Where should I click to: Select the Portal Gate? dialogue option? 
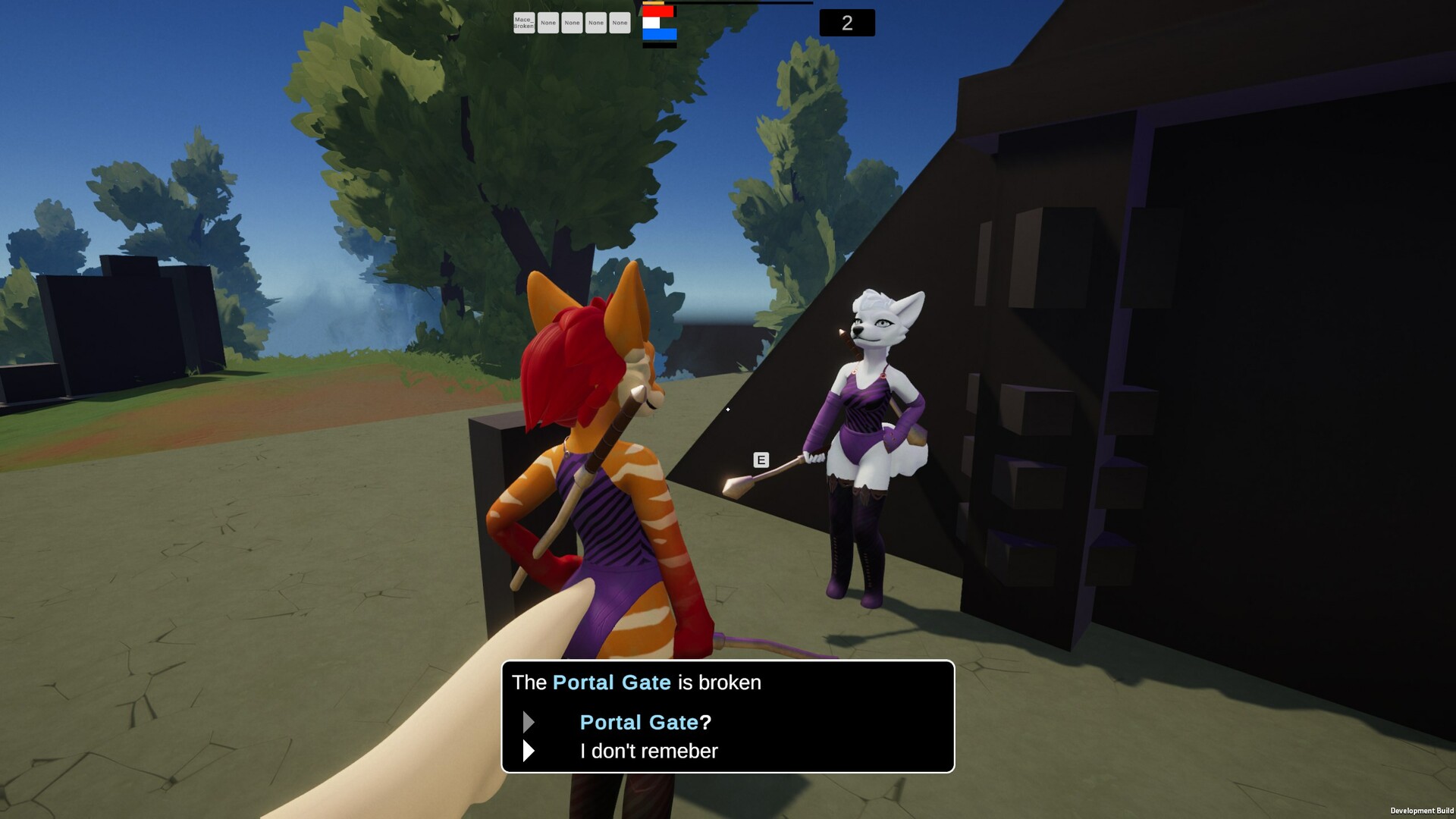point(645,723)
